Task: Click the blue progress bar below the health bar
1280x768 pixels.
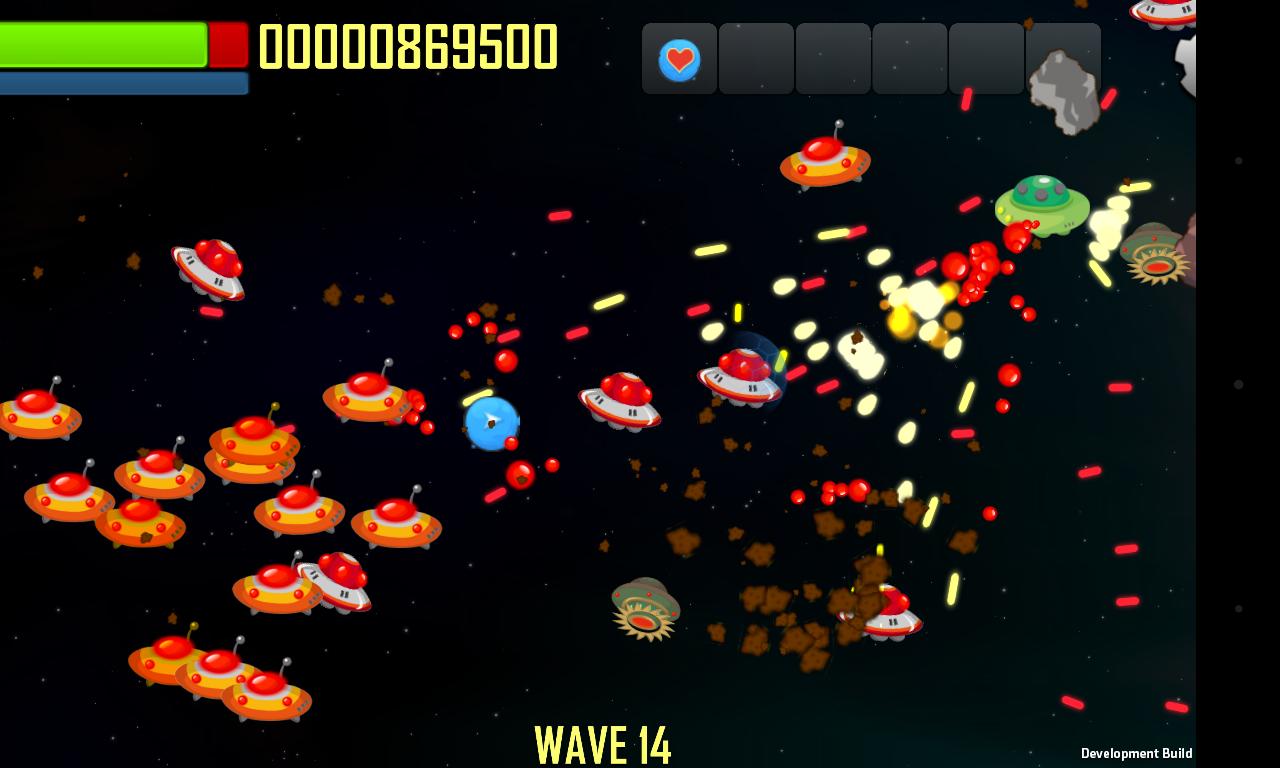Action: [x=123, y=84]
